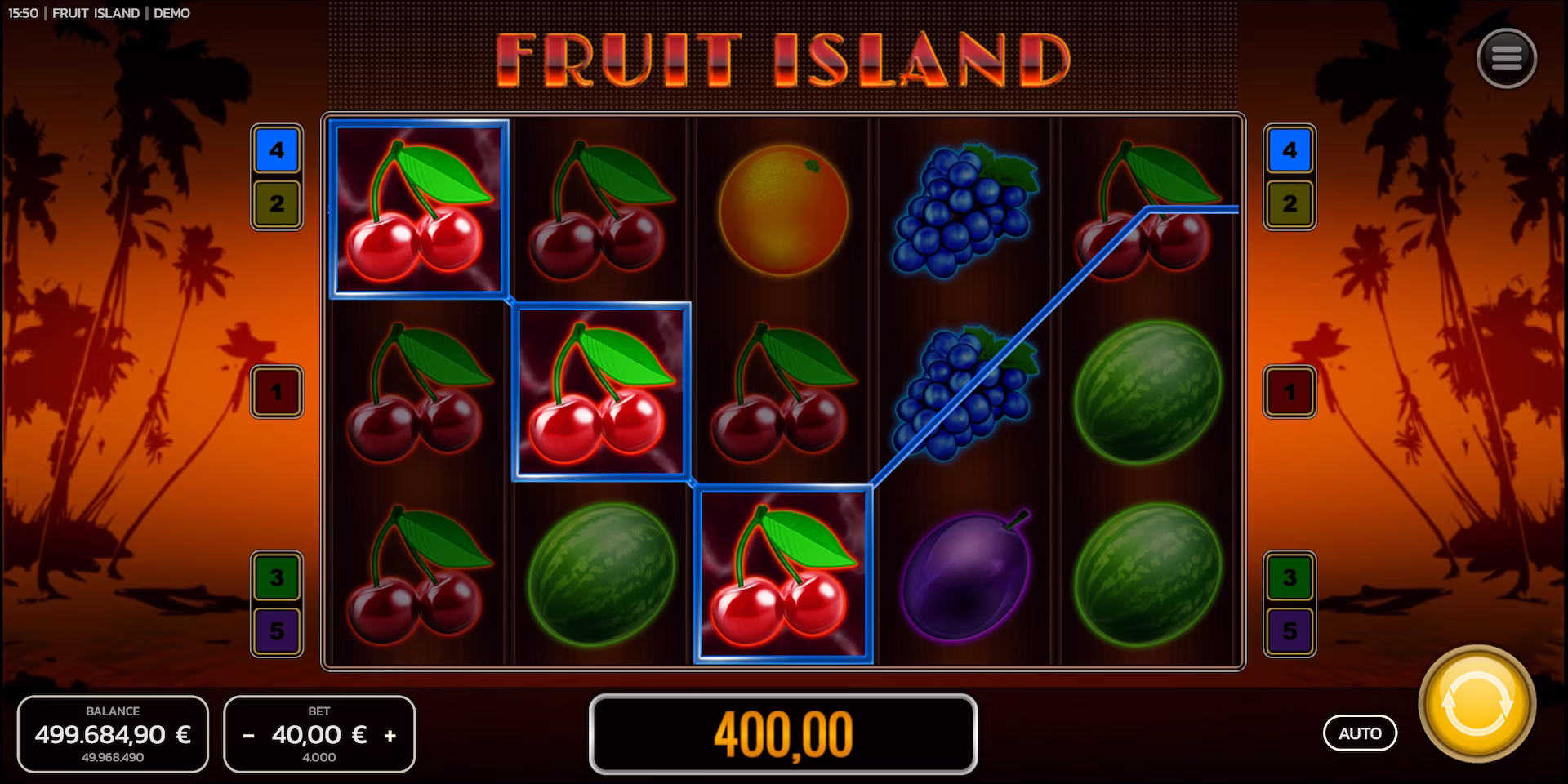Select payline 5 on the right side
The height and width of the screenshot is (784, 1568).
(x=1289, y=631)
